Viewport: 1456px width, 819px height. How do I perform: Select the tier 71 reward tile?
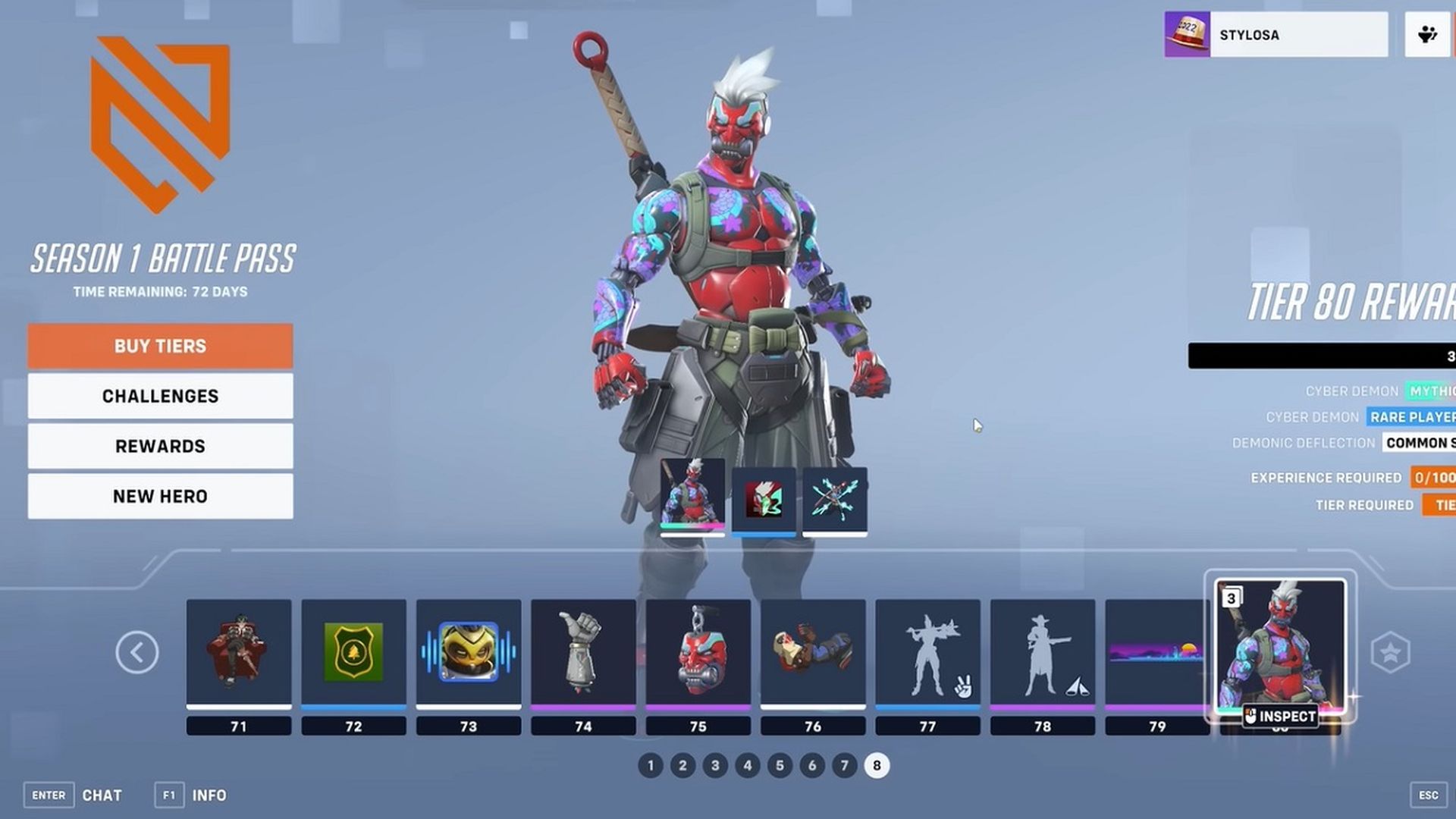[239, 653]
